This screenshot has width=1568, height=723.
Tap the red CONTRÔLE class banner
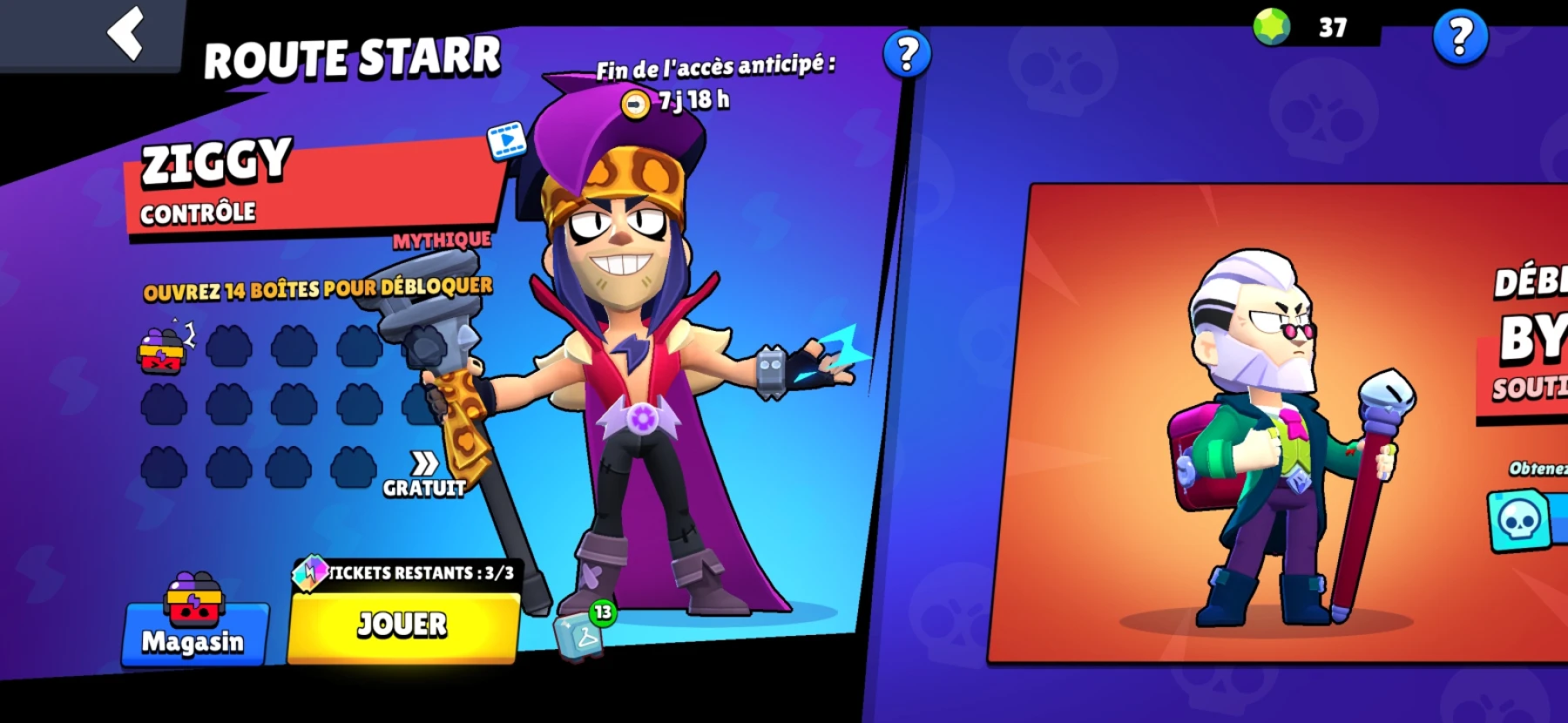pyautogui.click(x=200, y=210)
